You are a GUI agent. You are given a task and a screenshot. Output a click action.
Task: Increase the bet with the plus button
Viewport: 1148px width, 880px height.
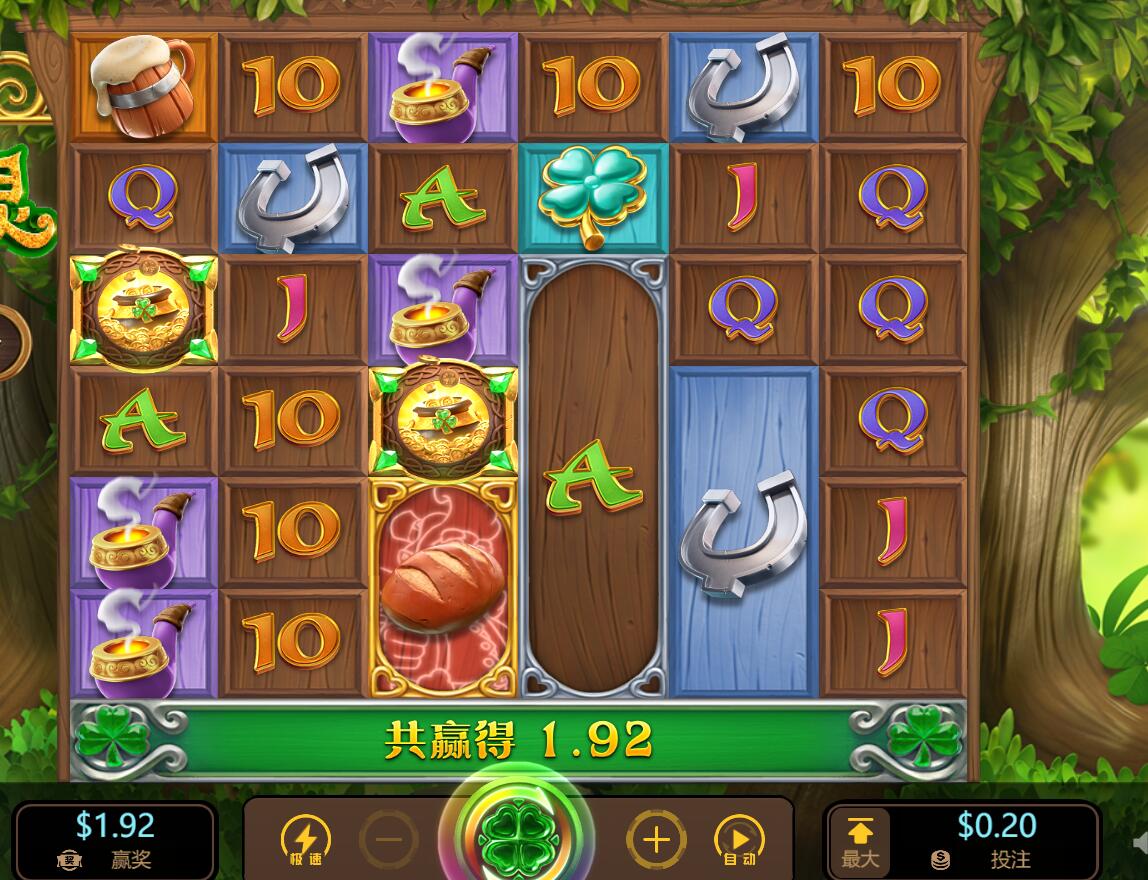click(656, 839)
